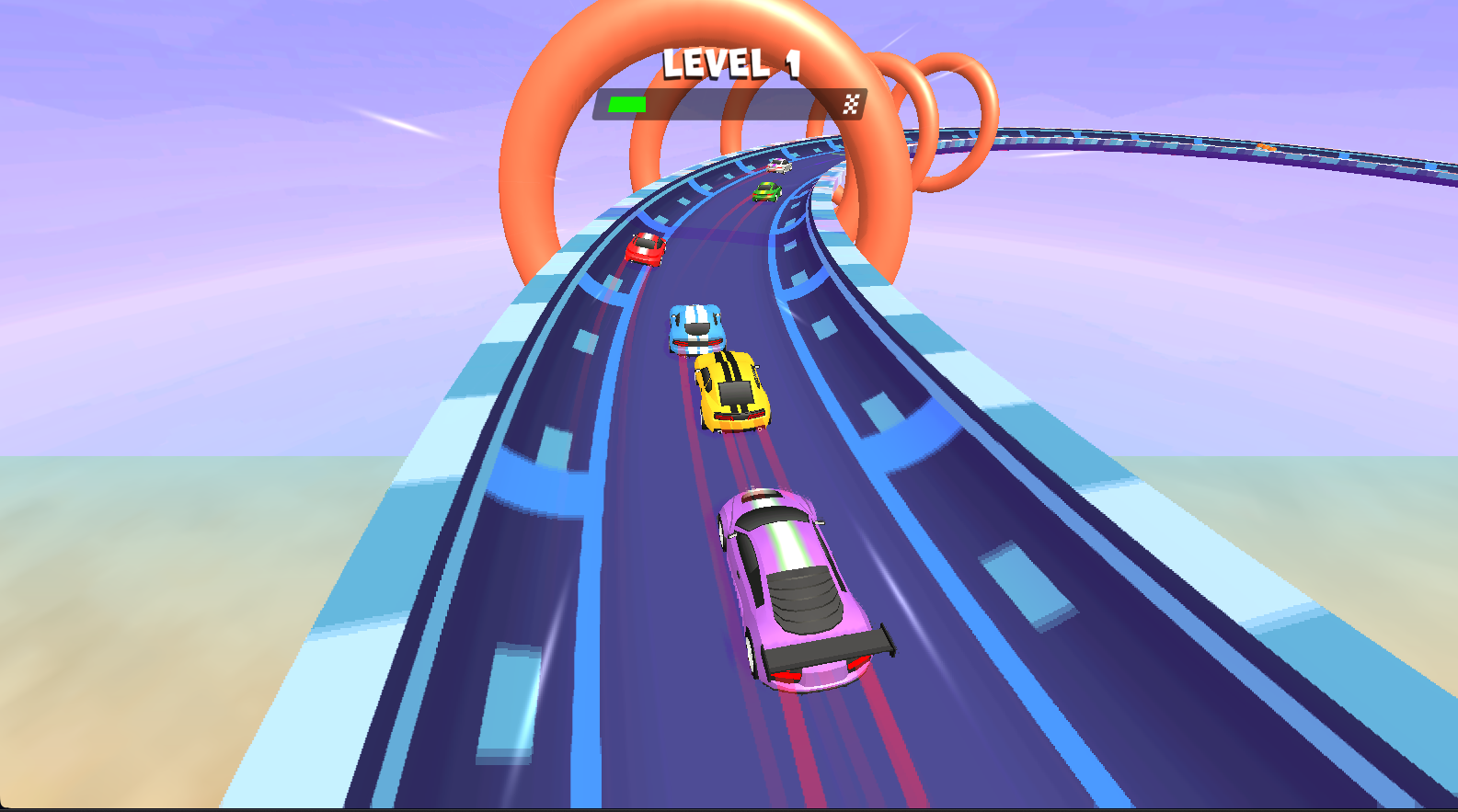Click the purple car's taillight

click(787, 674)
